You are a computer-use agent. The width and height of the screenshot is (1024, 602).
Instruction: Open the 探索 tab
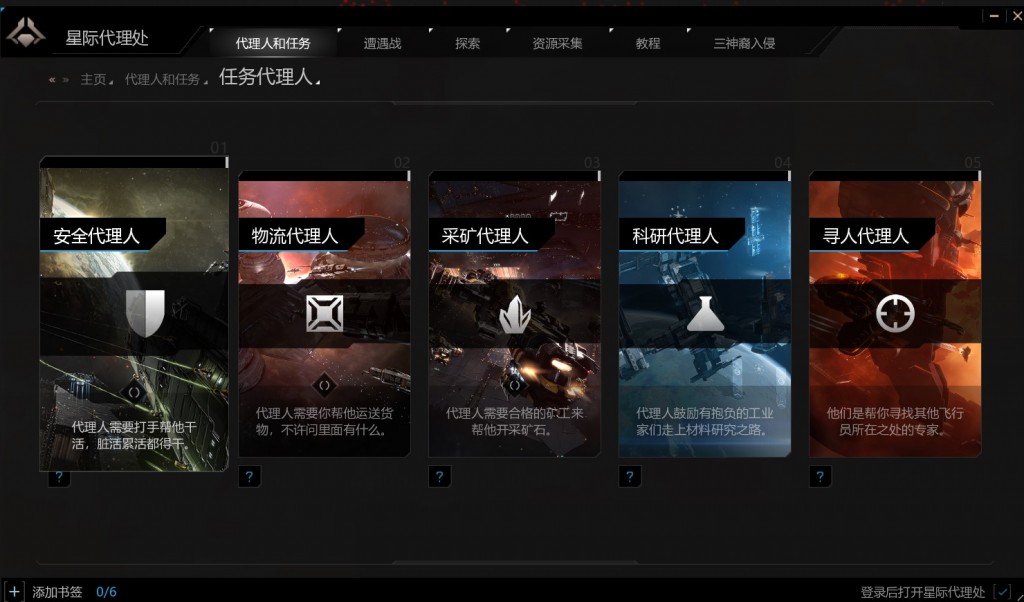click(467, 43)
